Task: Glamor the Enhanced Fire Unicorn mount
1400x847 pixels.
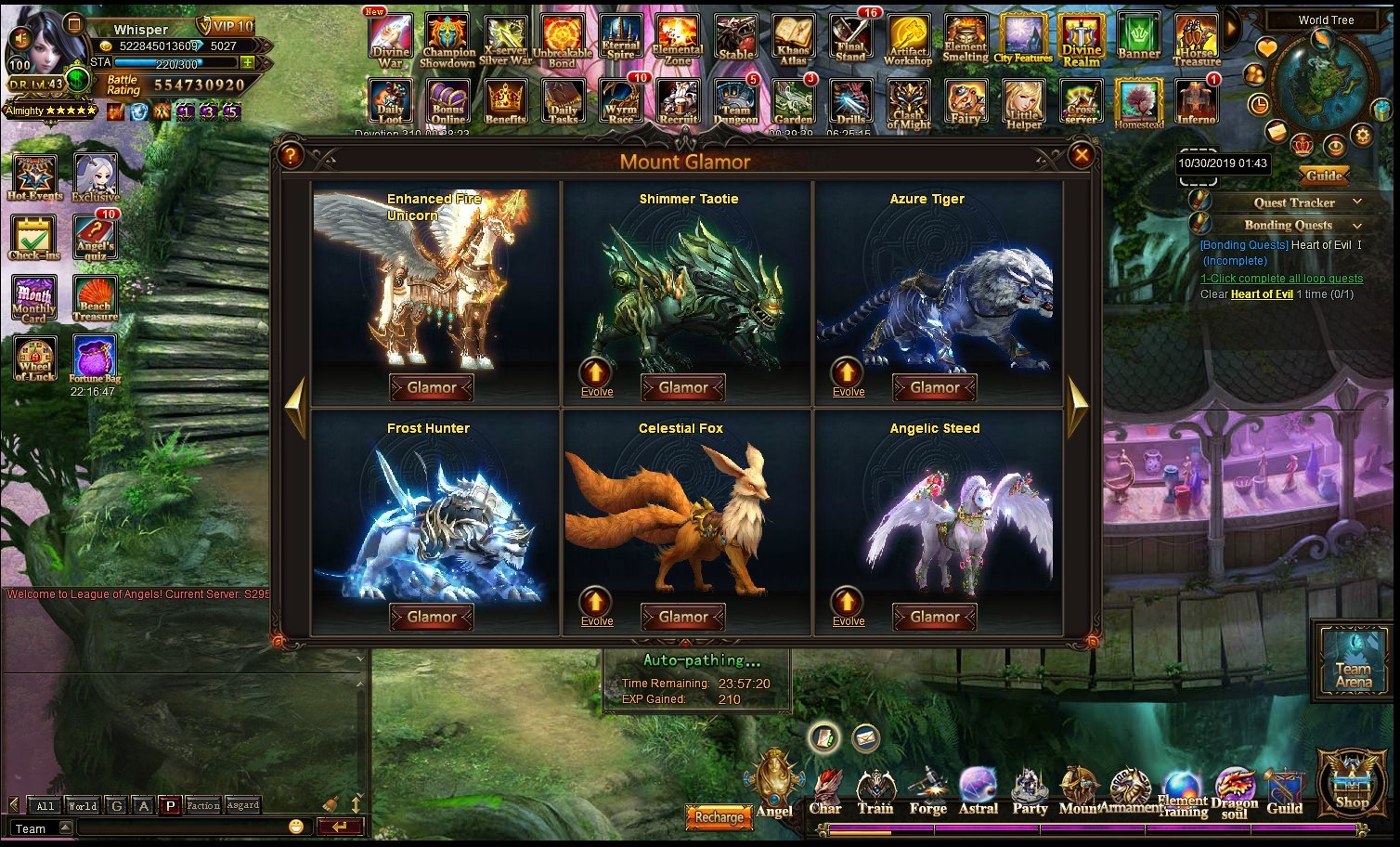Action: [432, 387]
